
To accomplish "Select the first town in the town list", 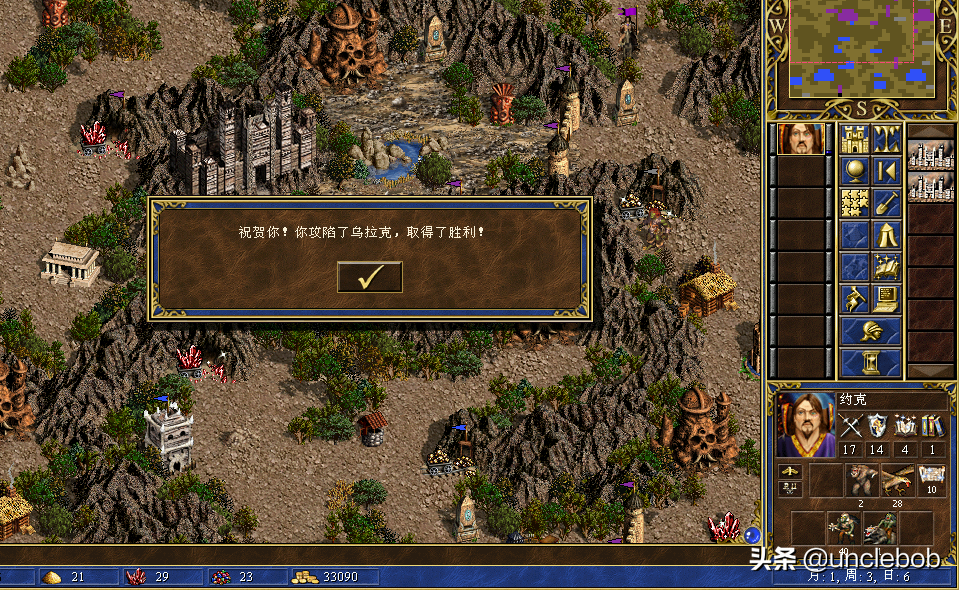I will click(x=931, y=155).
